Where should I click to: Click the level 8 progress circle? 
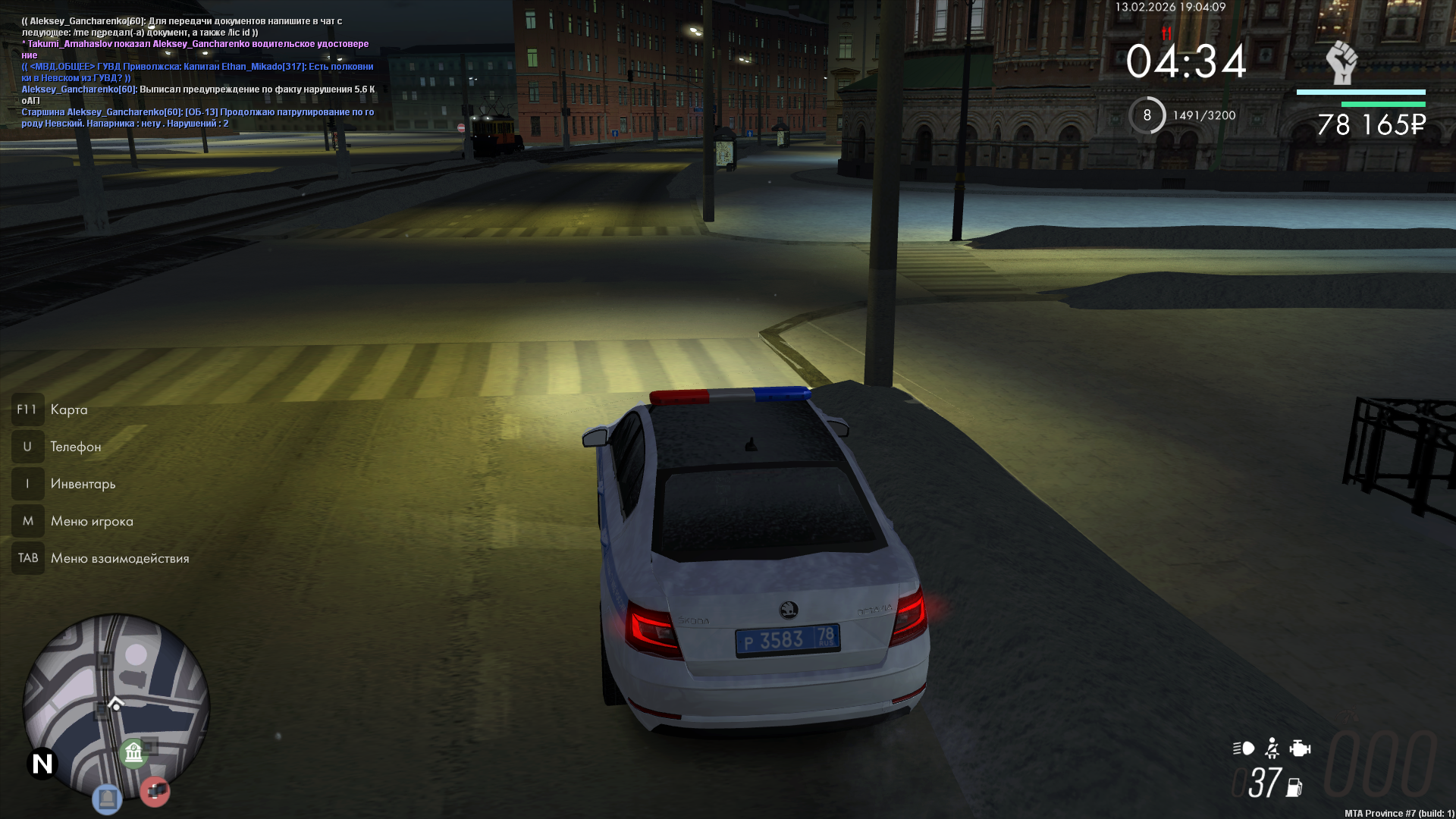[1147, 115]
